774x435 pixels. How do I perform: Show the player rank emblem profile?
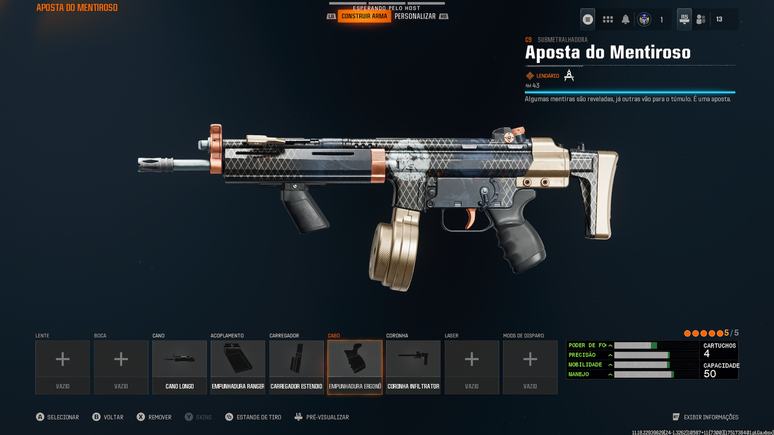[645, 19]
